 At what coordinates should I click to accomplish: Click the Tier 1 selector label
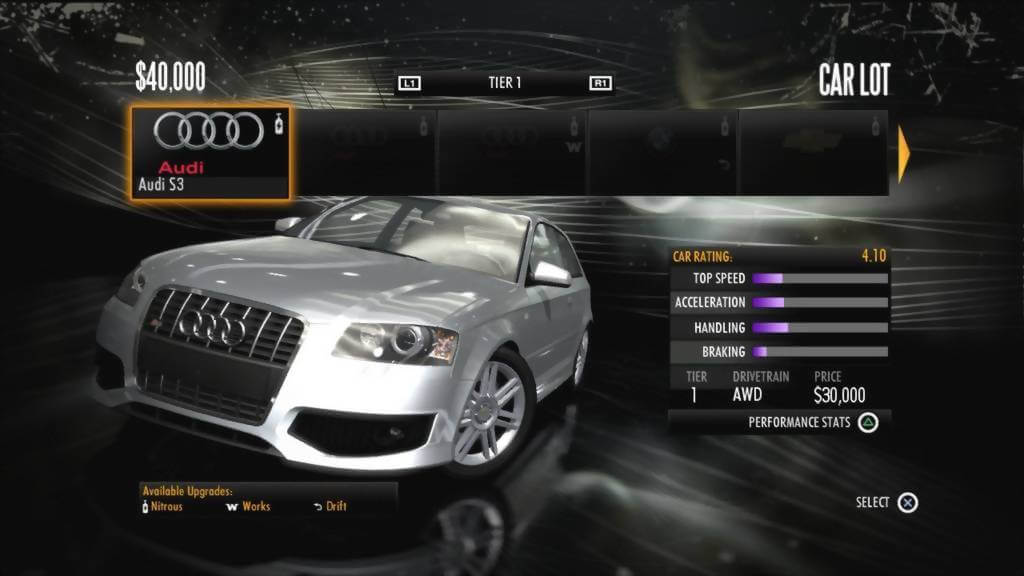coord(505,83)
